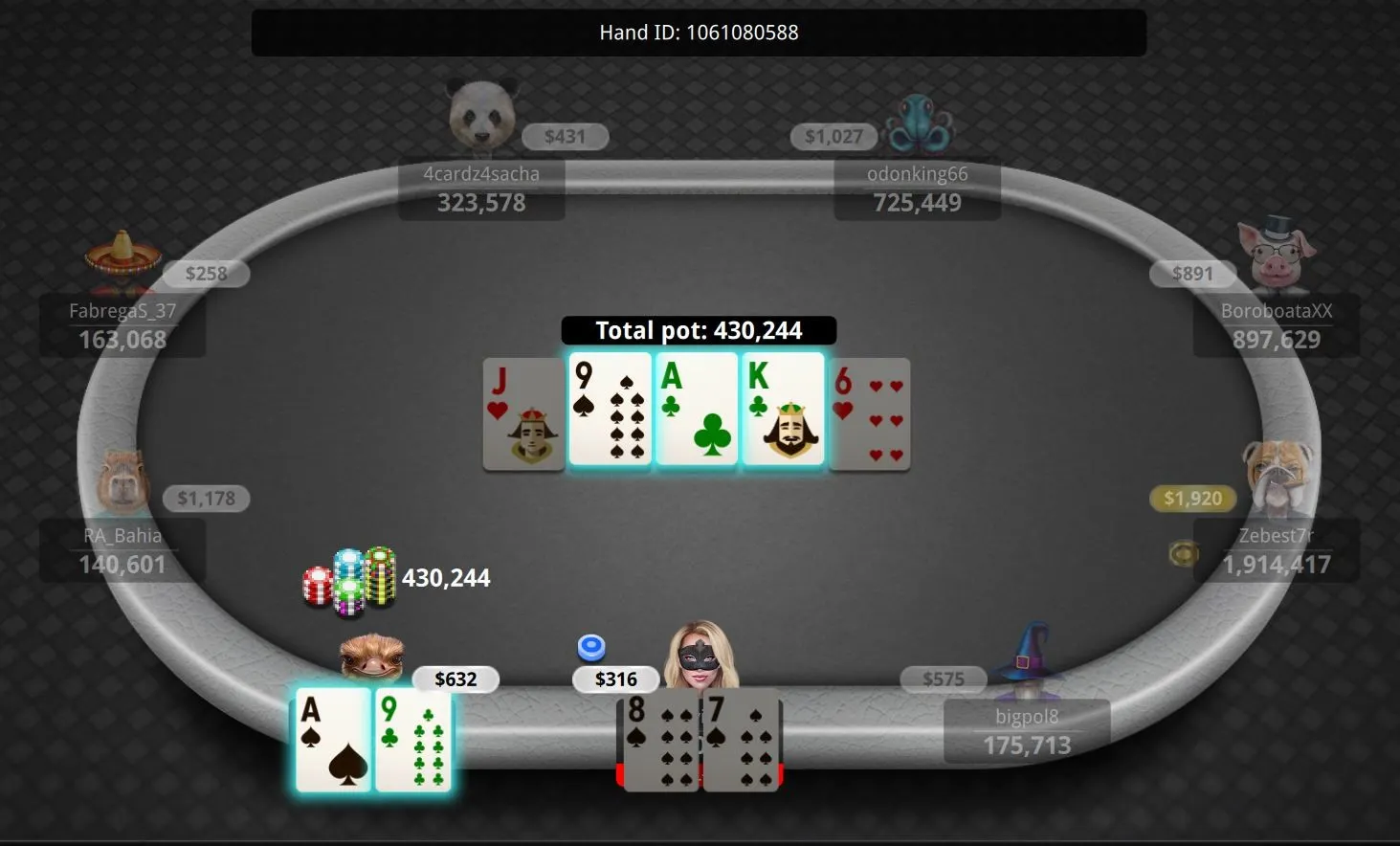Click BoroboataXX's name plate
This screenshot has width=1400, height=846.
click(x=1276, y=325)
